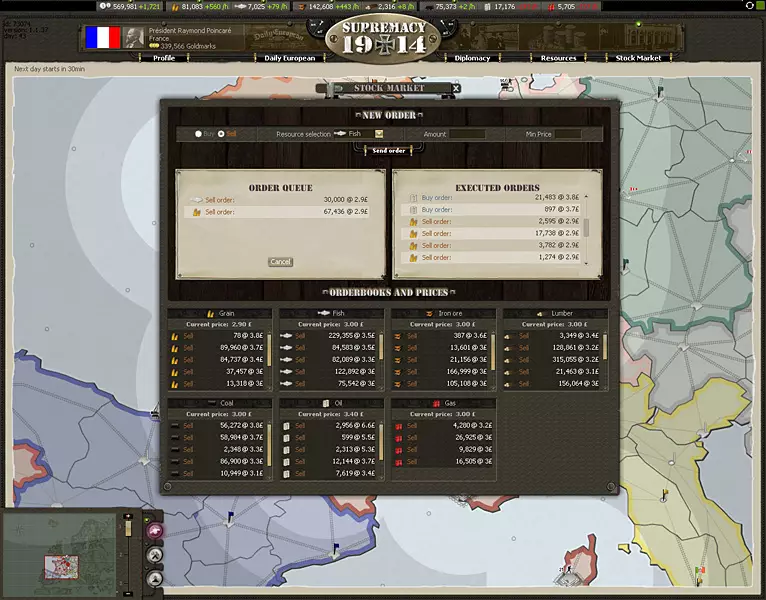Click the Min Price input field

[567, 133]
